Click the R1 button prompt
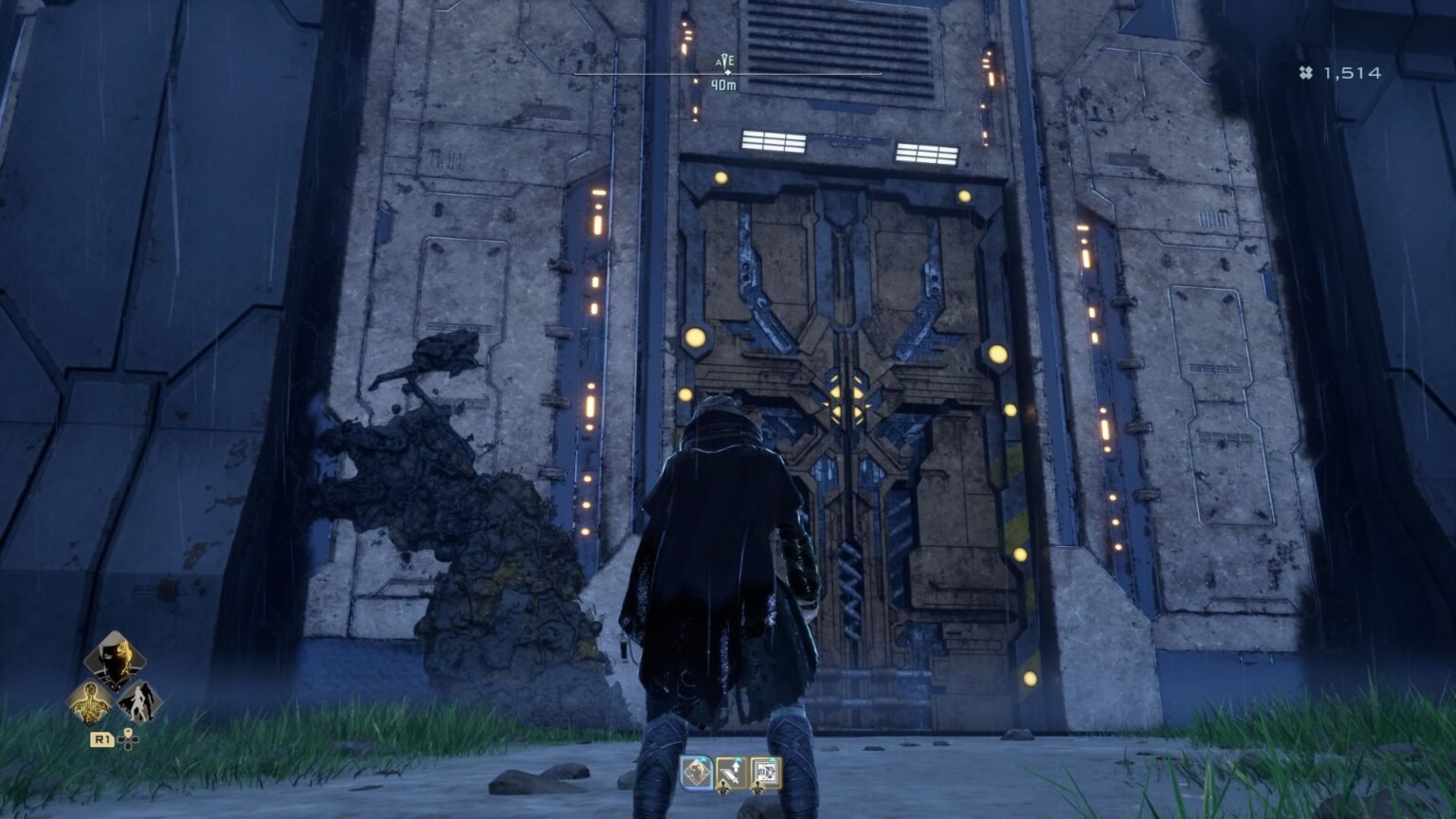This screenshot has width=1456, height=819. [x=102, y=739]
